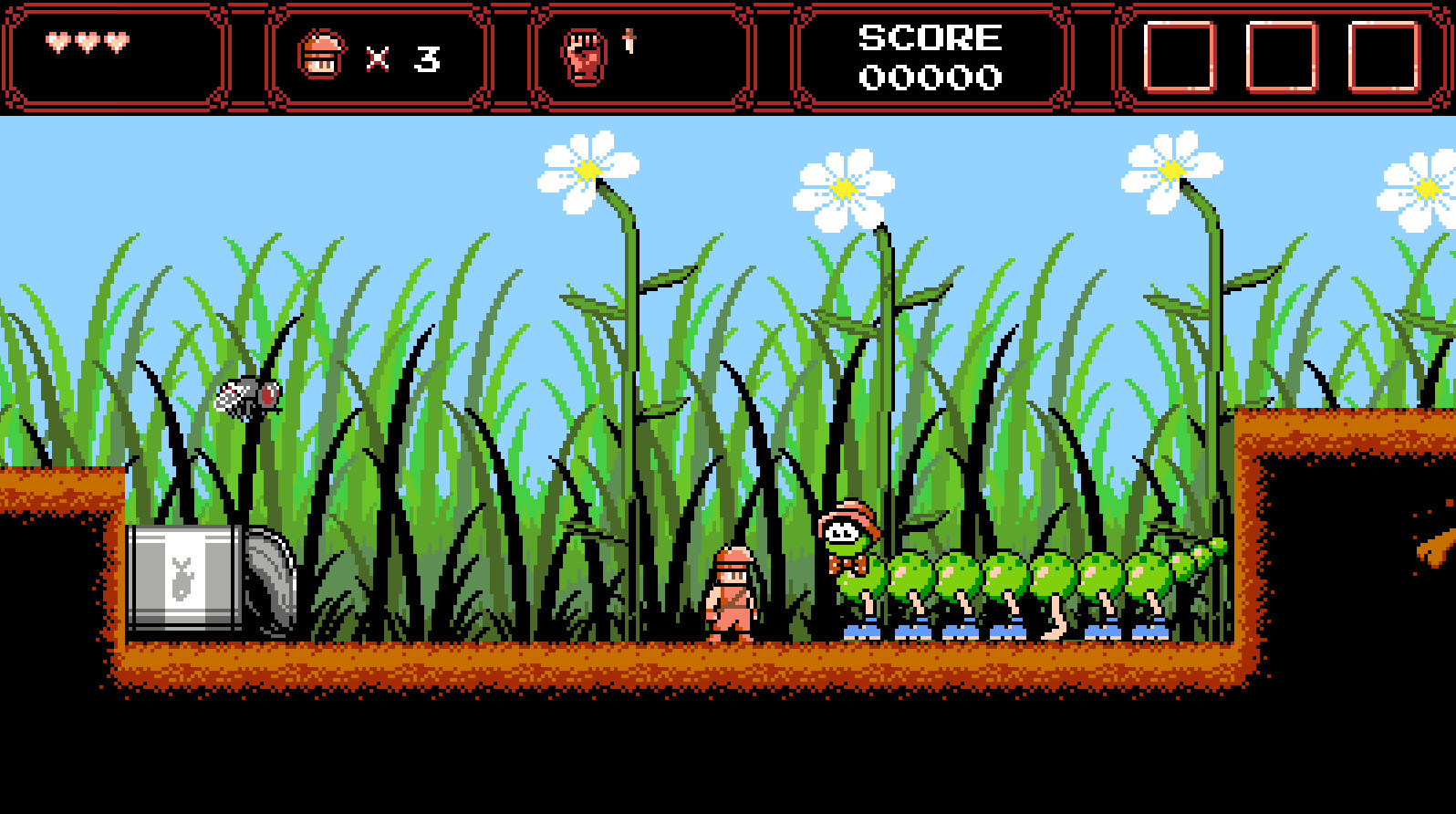Viewport: 1456px width, 814px height.
Task: Click the rightmost heart icon
Action: point(115,41)
